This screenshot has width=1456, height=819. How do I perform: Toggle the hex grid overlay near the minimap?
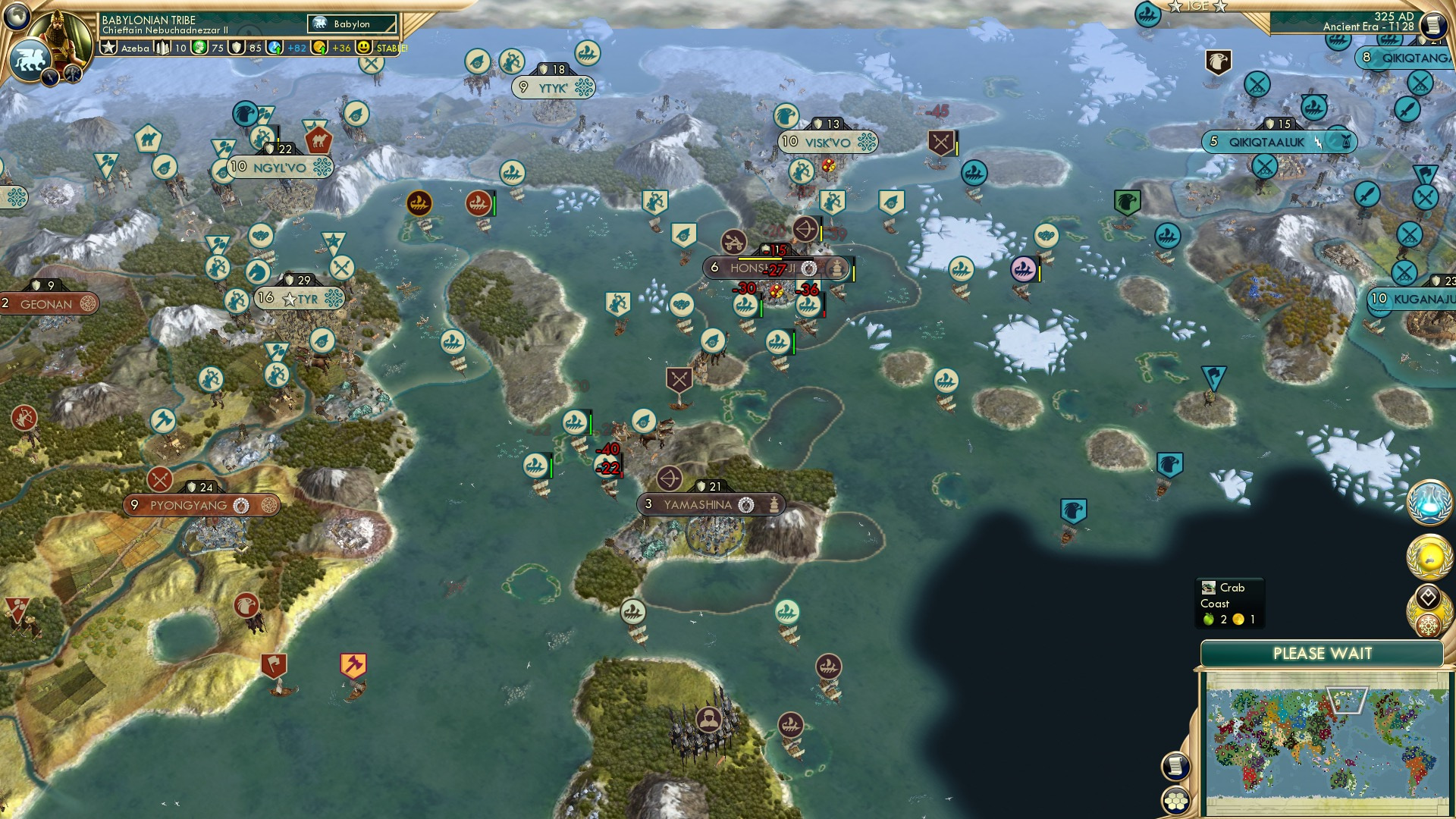click(1175, 801)
